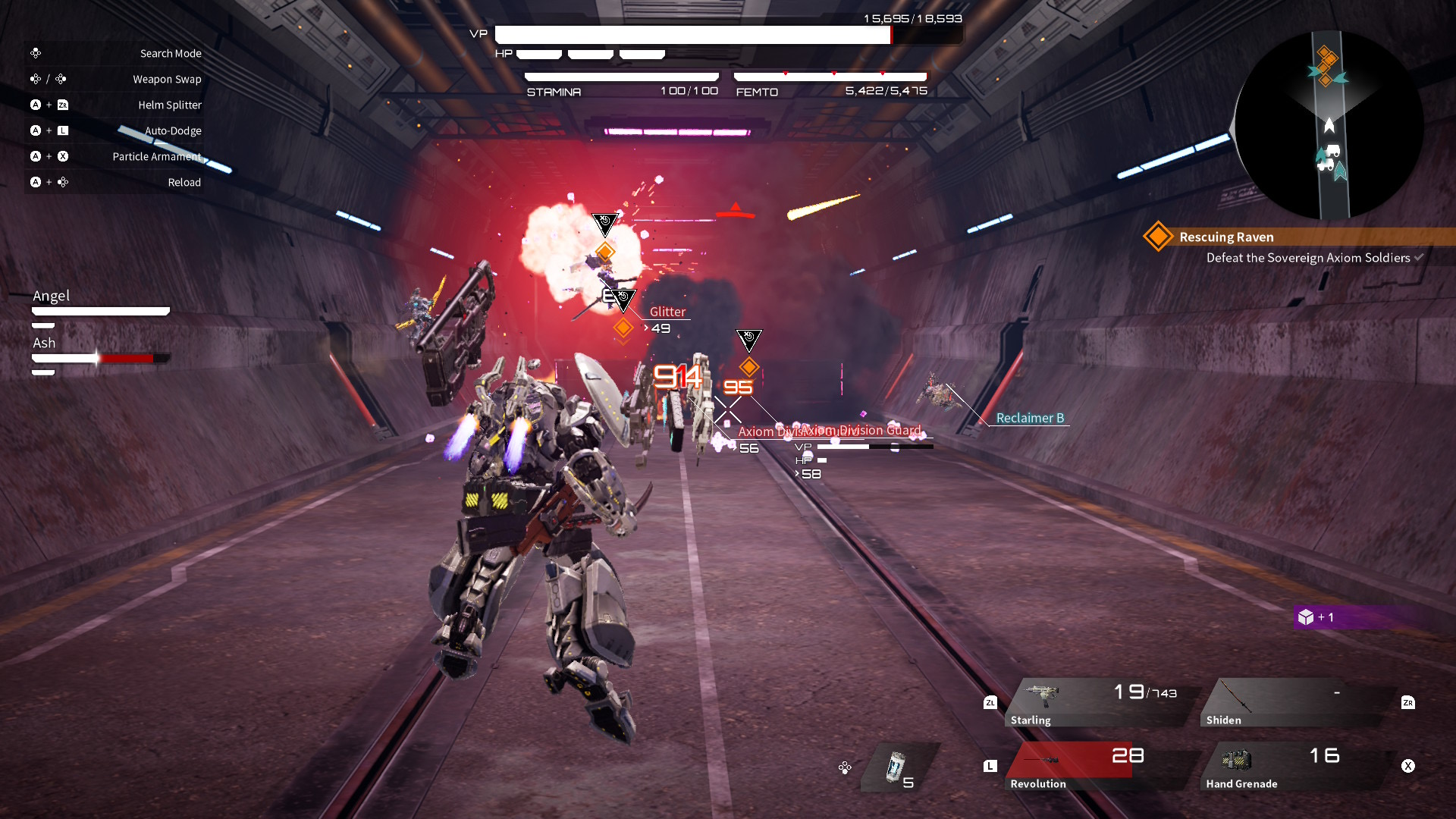The height and width of the screenshot is (819, 1456).
Task: Select the Particle Armament command entry
Action: [157, 156]
